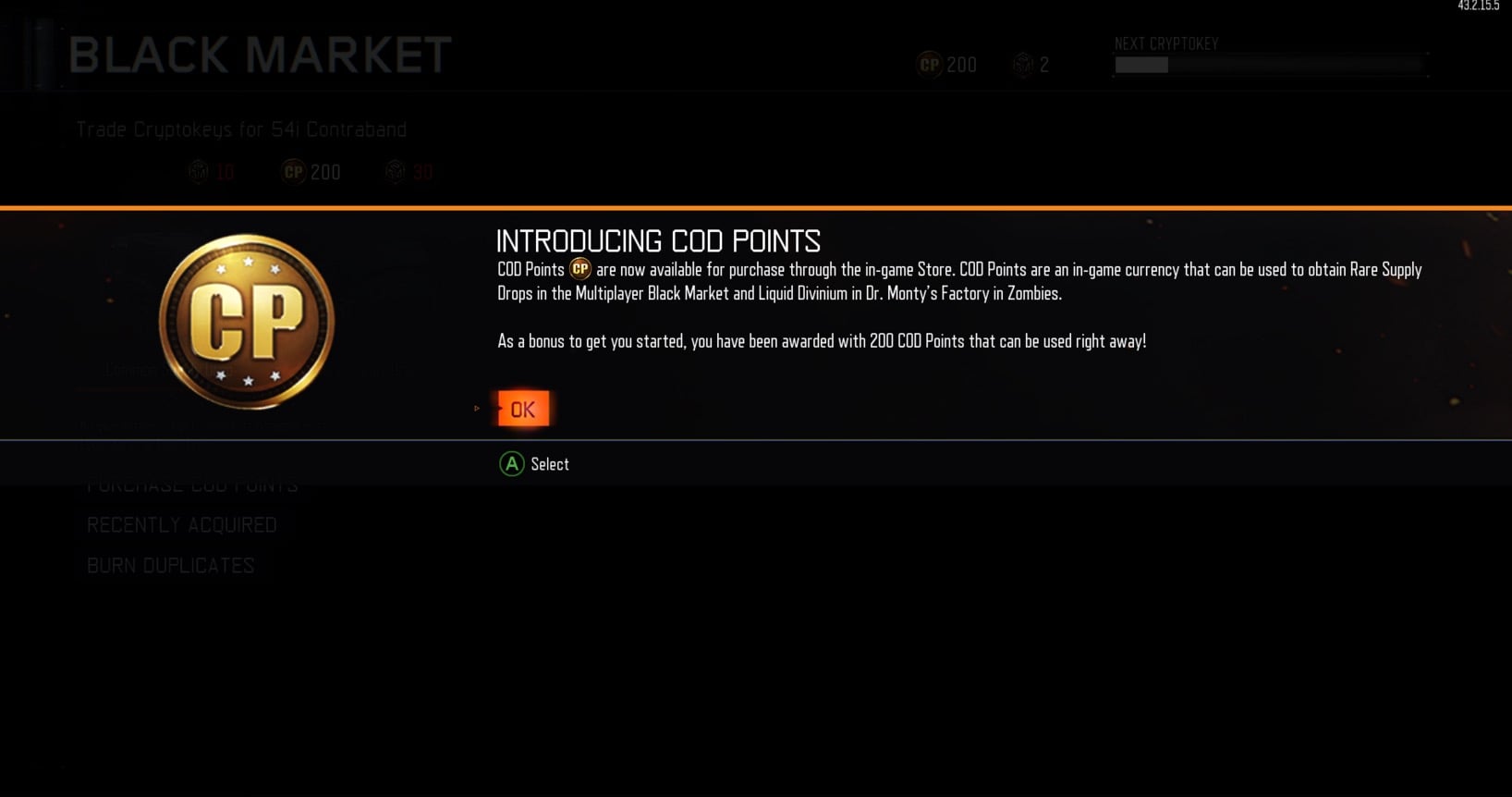Select Trade Cryptokeys for 54i Contraband
1512x797 pixels.
click(x=240, y=129)
